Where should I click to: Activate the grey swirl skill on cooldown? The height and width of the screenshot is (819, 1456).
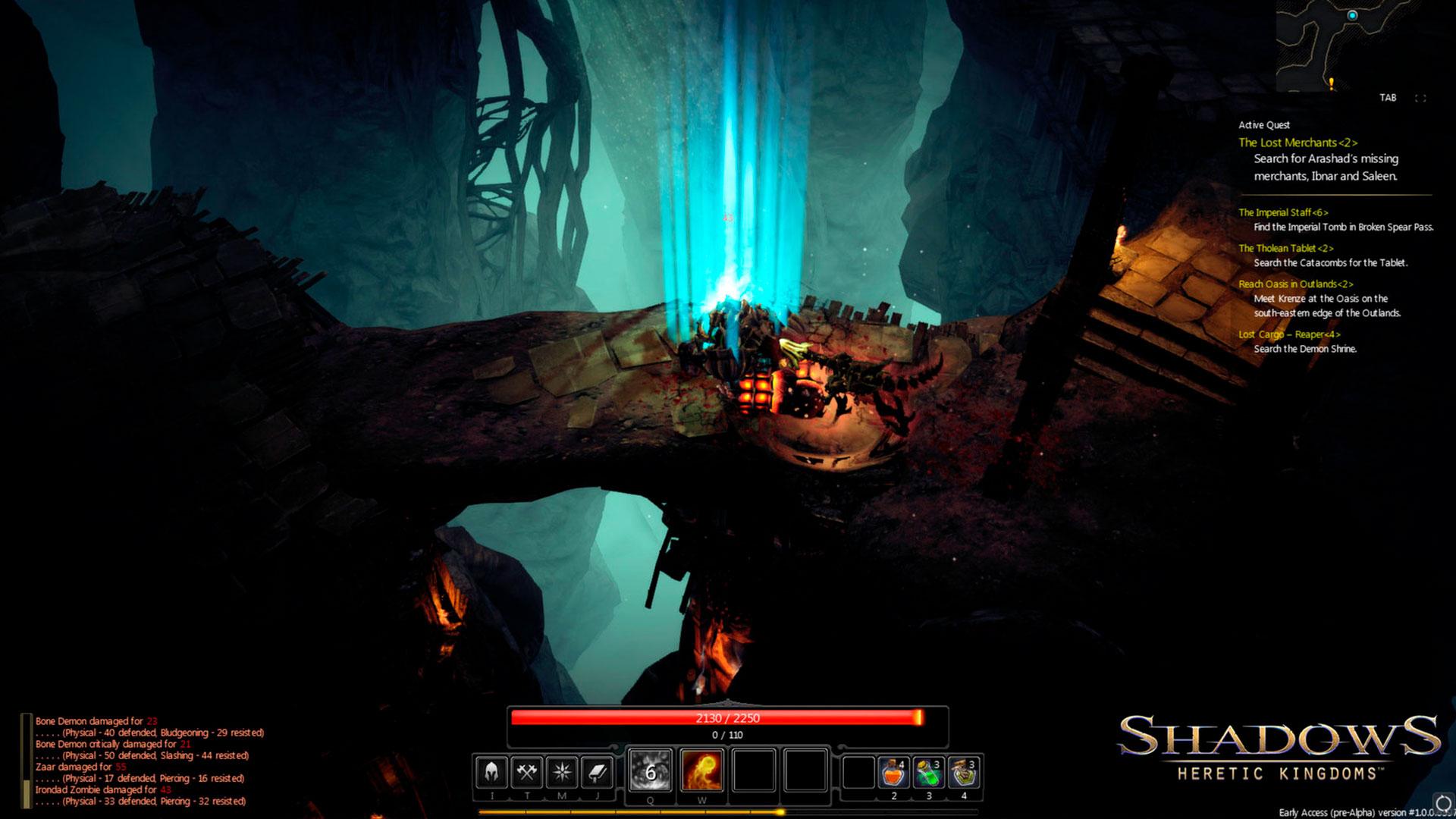[x=651, y=770]
